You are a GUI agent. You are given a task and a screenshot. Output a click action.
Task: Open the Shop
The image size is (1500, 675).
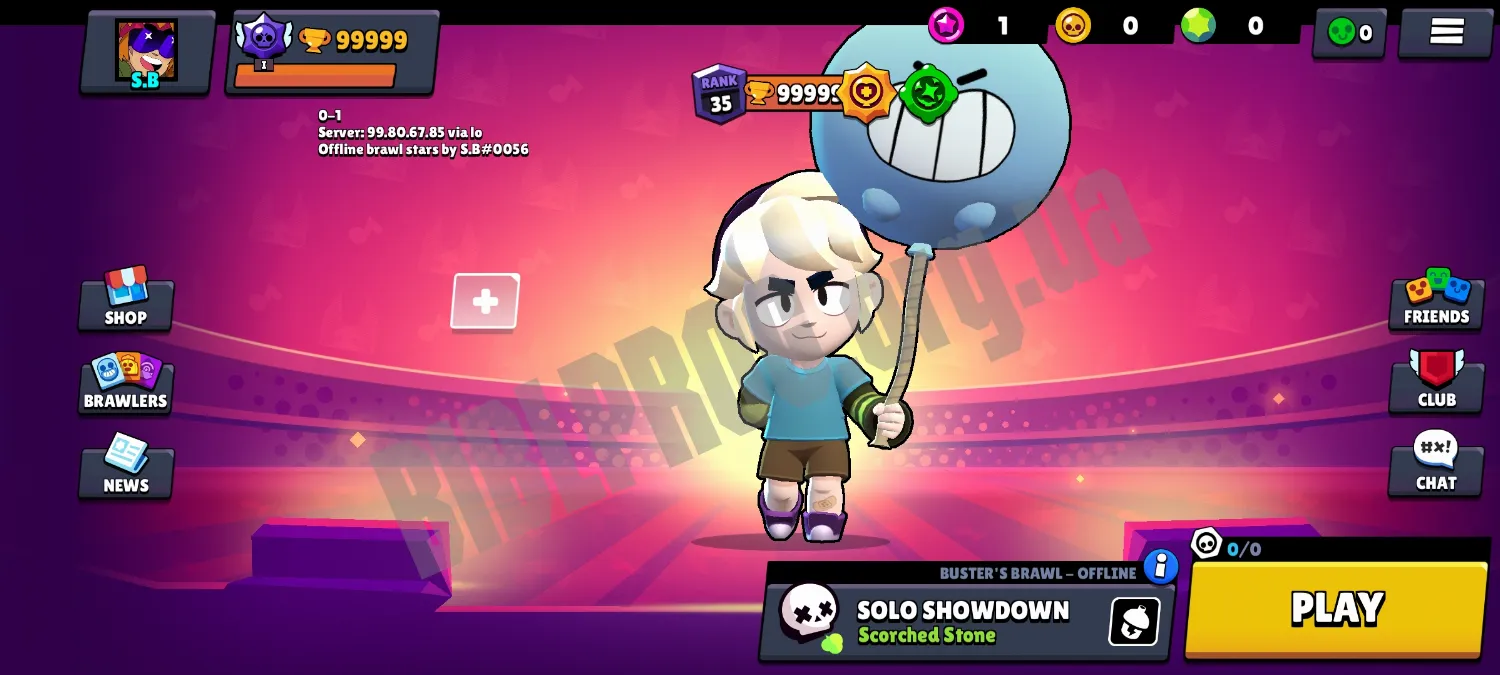pos(126,299)
